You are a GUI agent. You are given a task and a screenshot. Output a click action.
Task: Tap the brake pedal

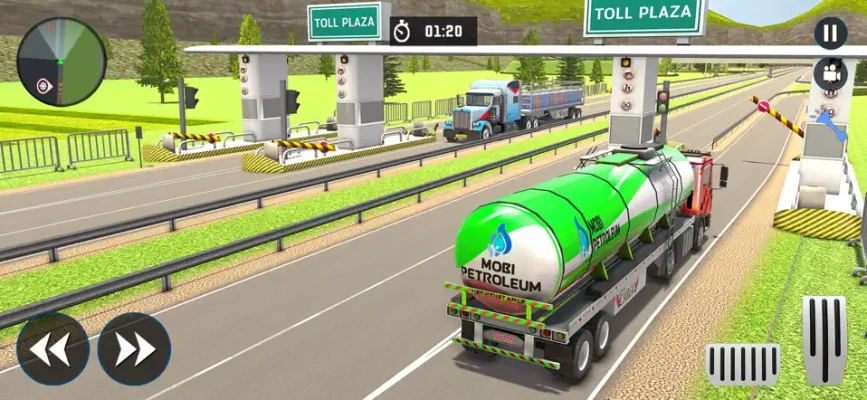(742, 363)
